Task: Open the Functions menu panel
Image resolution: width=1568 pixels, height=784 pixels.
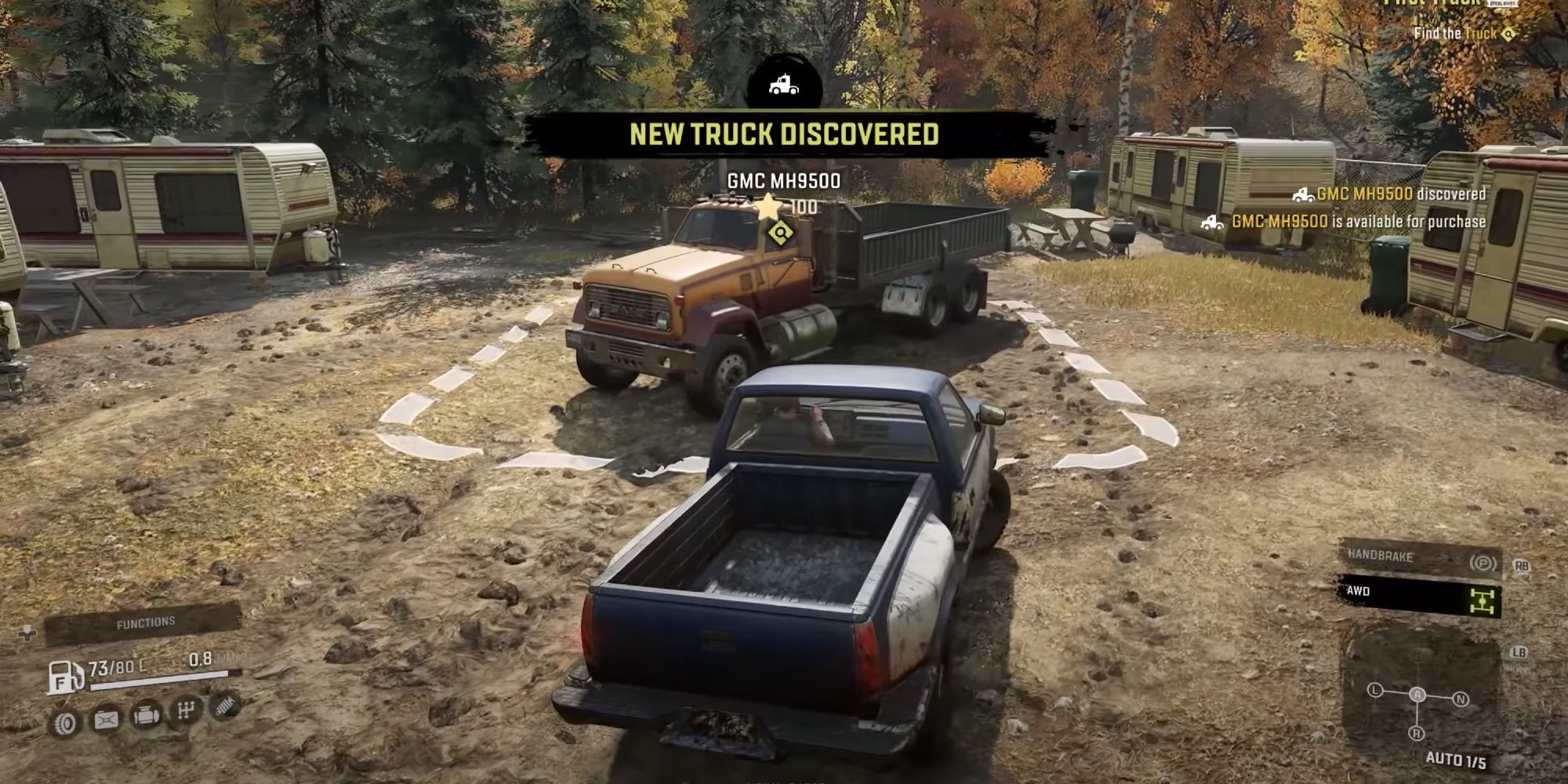Action: 144,622
